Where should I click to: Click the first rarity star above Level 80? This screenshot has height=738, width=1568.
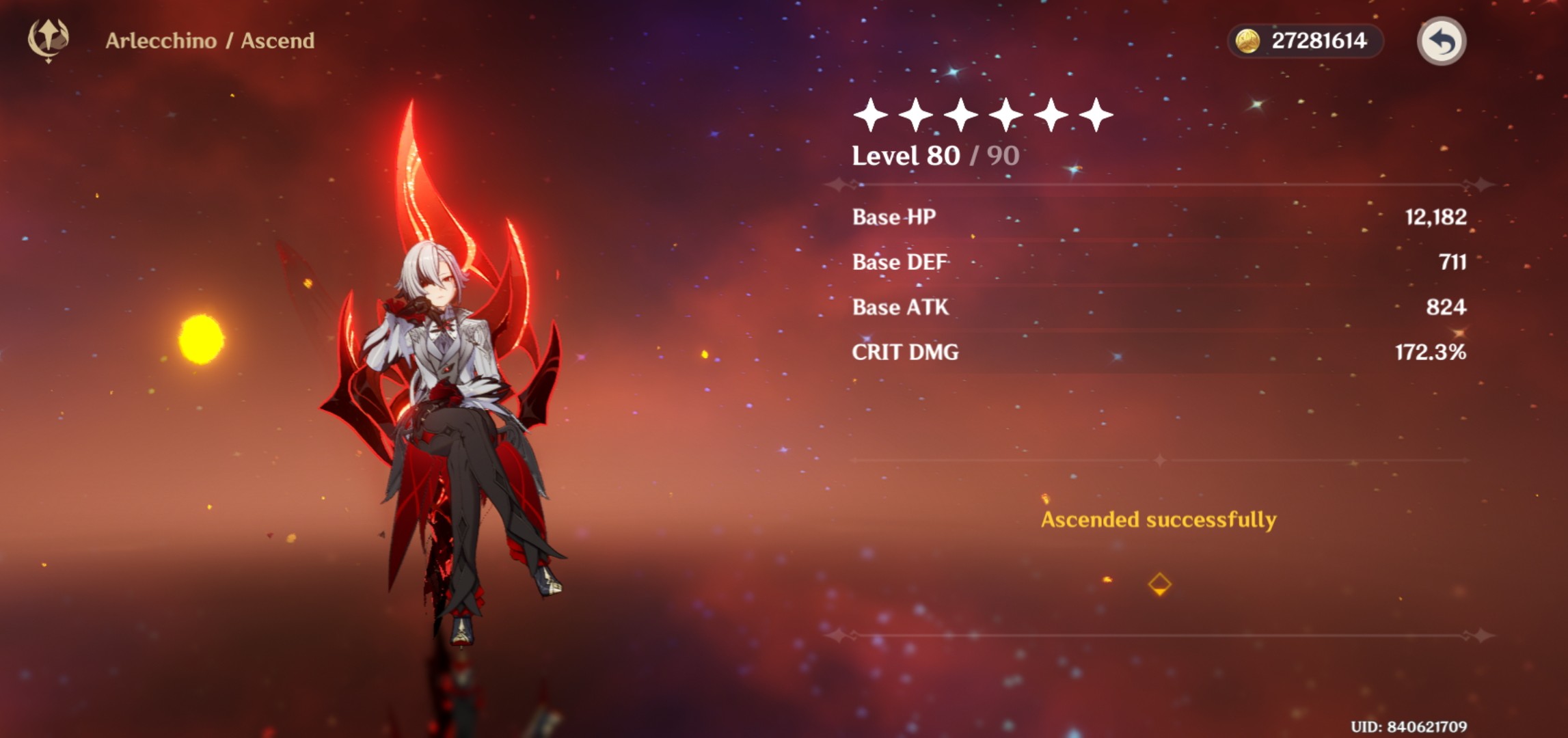tap(871, 115)
